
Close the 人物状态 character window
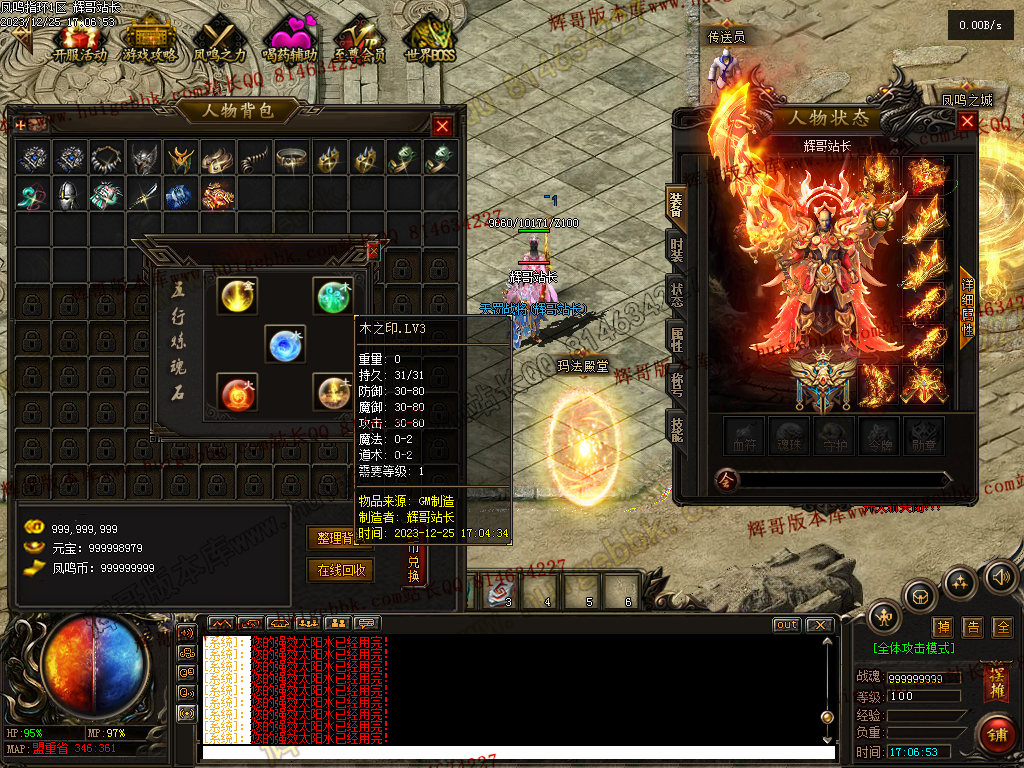[967, 121]
